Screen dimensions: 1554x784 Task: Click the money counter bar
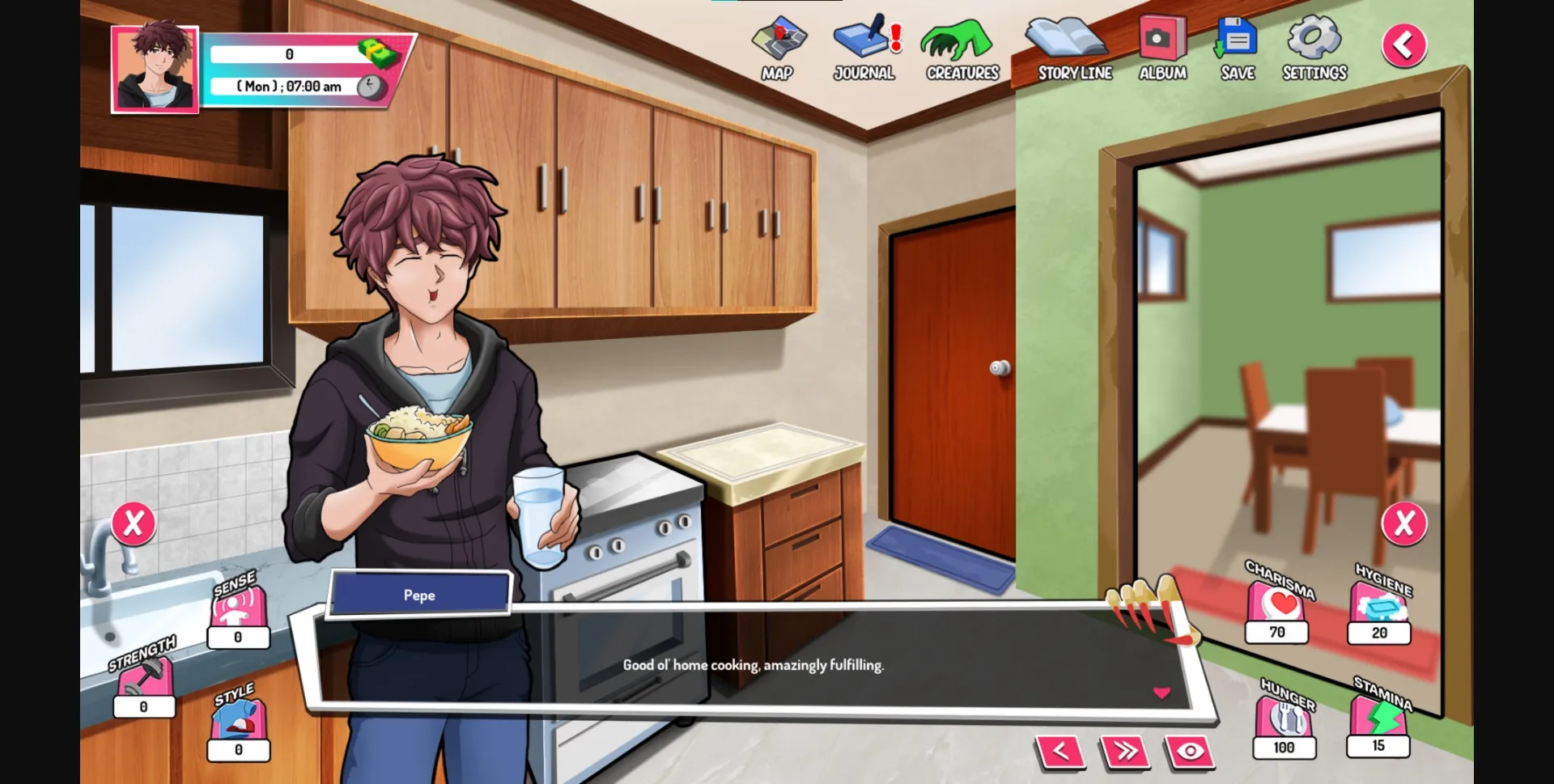point(291,55)
